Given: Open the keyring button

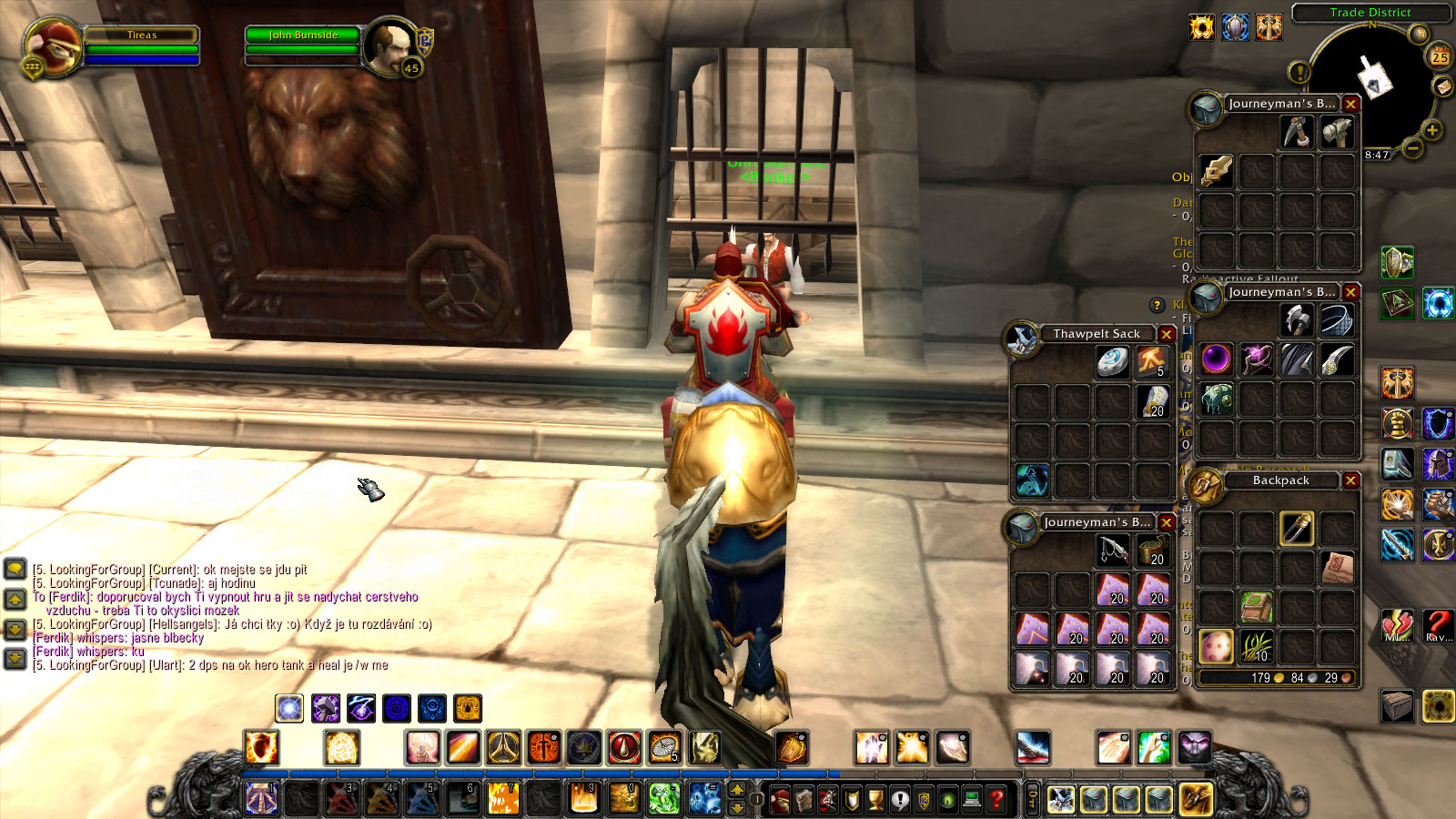Looking at the screenshot, I should (x=1033, y=800).
